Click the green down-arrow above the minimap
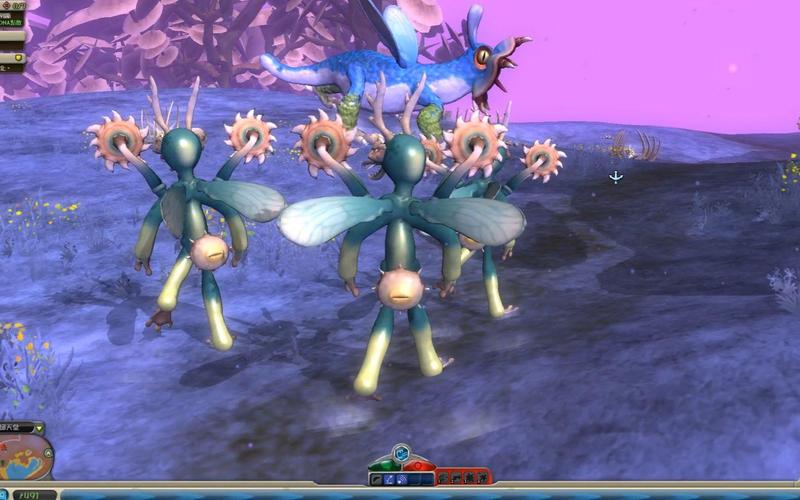Screen dimensions: 800x500 [x=39, y=428]
